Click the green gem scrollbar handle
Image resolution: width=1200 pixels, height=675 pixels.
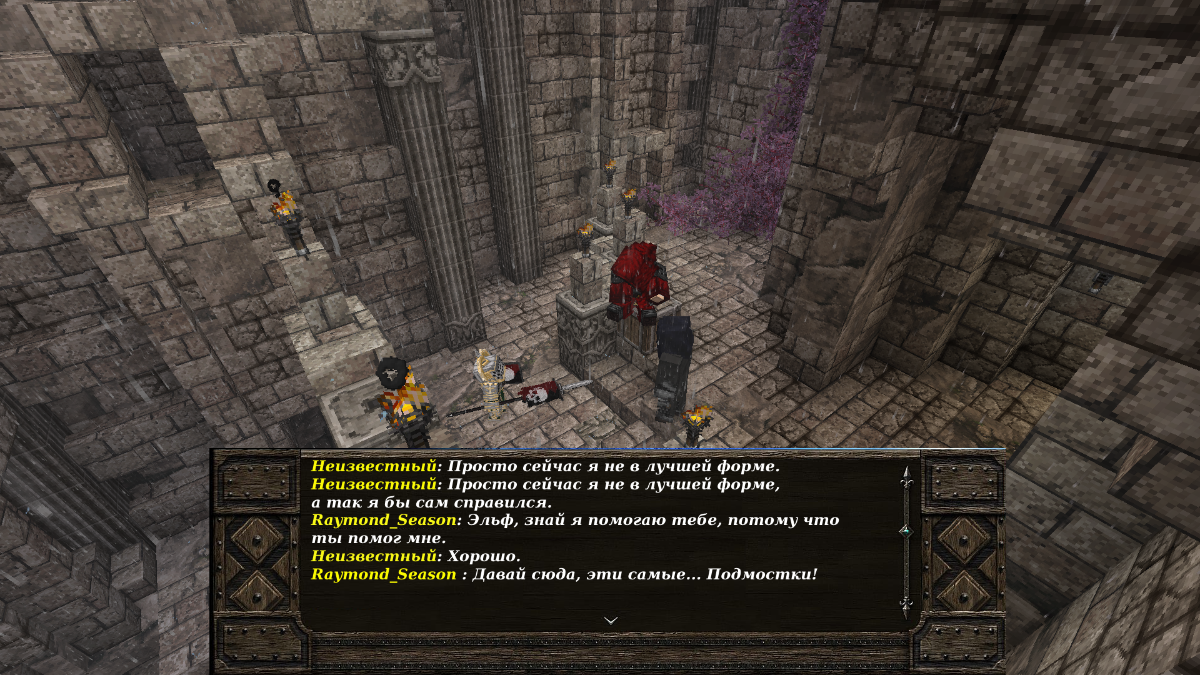point(906,530)
